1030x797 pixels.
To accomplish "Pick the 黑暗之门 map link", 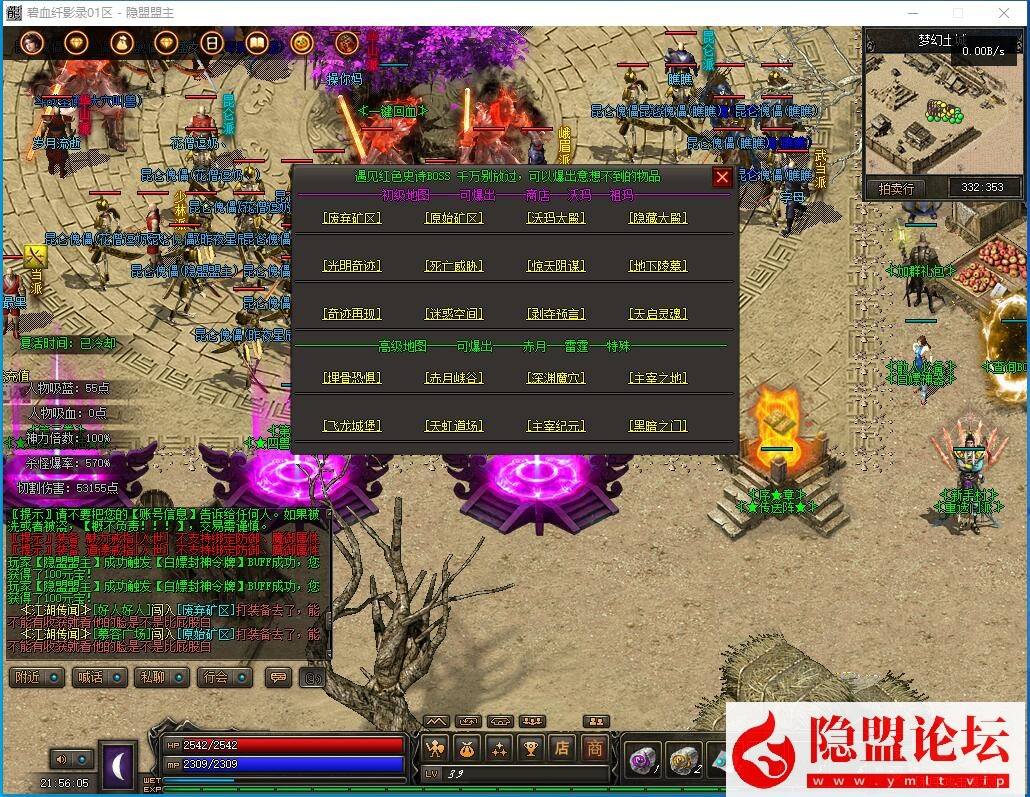I will 658,426.
